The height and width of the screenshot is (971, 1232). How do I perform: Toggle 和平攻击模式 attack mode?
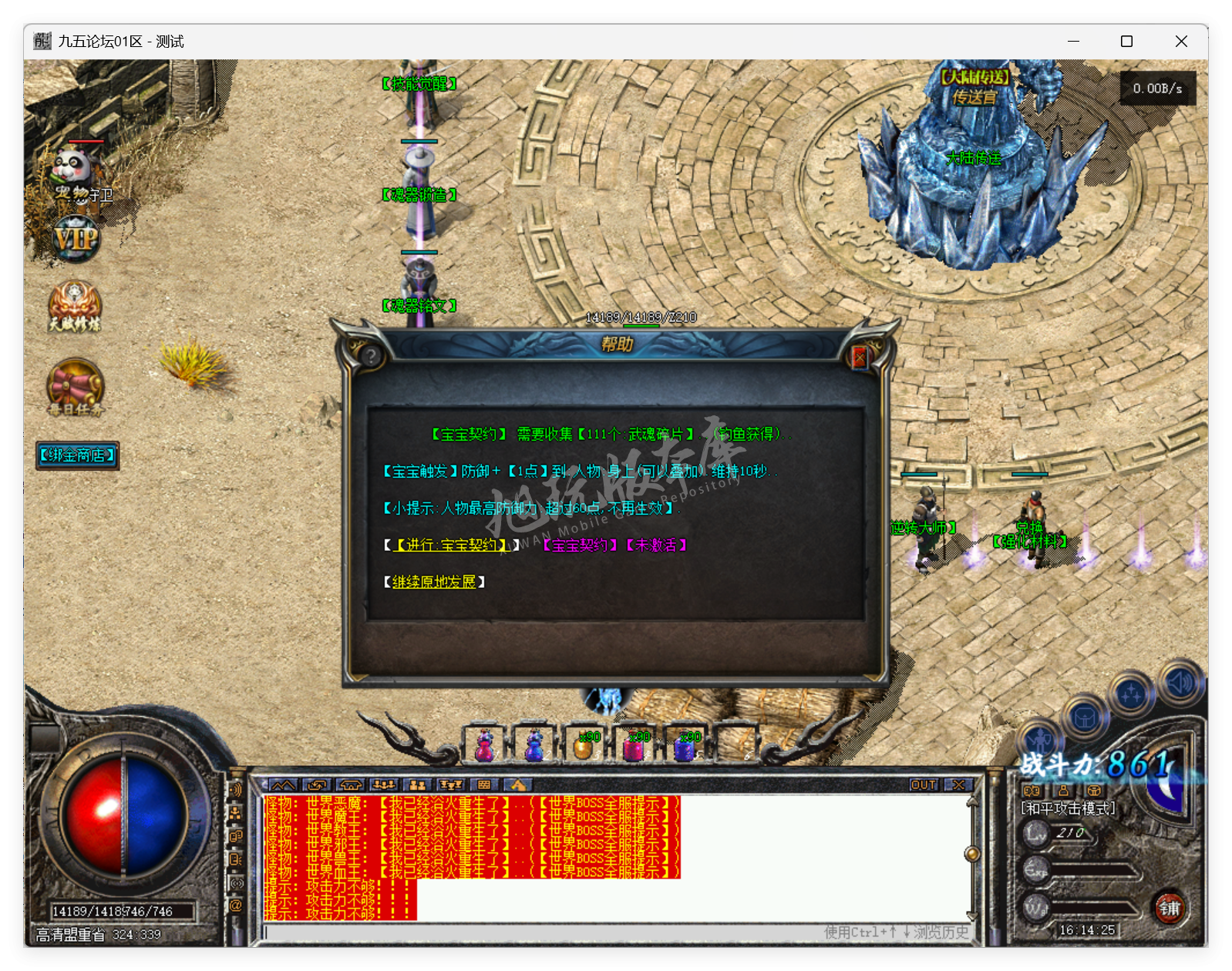[x=1068, y=808]
